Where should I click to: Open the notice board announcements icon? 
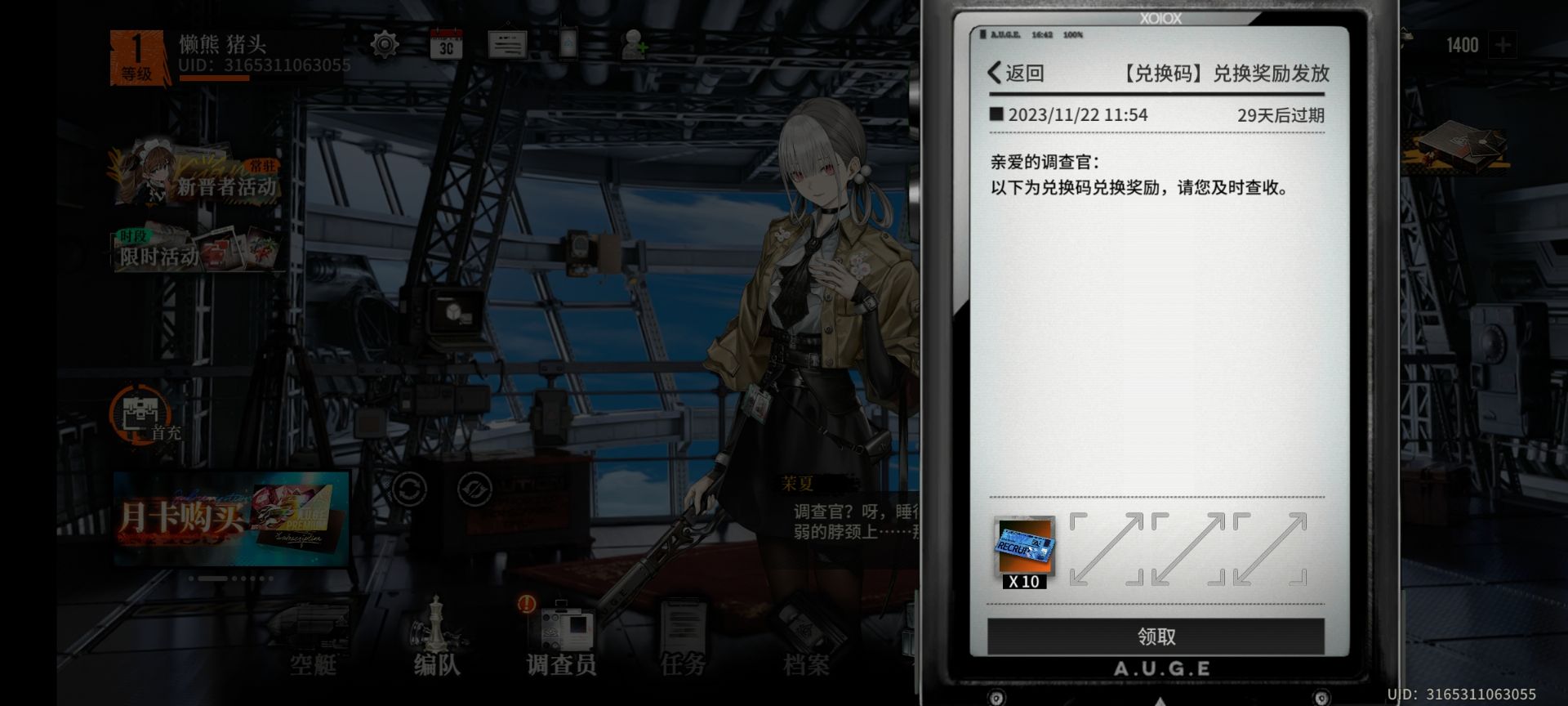point(508,45)
